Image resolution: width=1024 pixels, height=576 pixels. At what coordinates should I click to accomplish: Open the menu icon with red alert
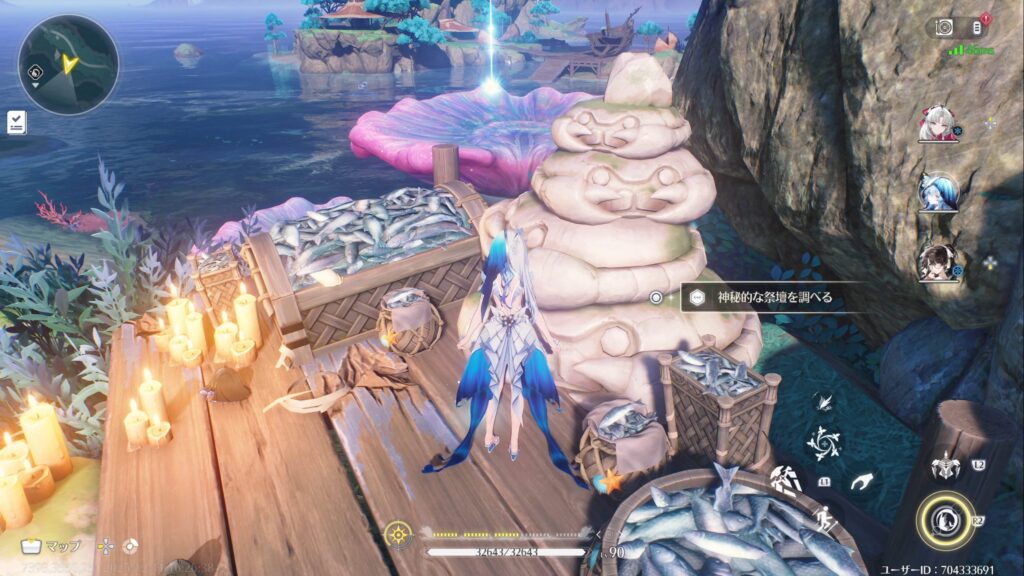pyautogui.click(x=980, y=28)
